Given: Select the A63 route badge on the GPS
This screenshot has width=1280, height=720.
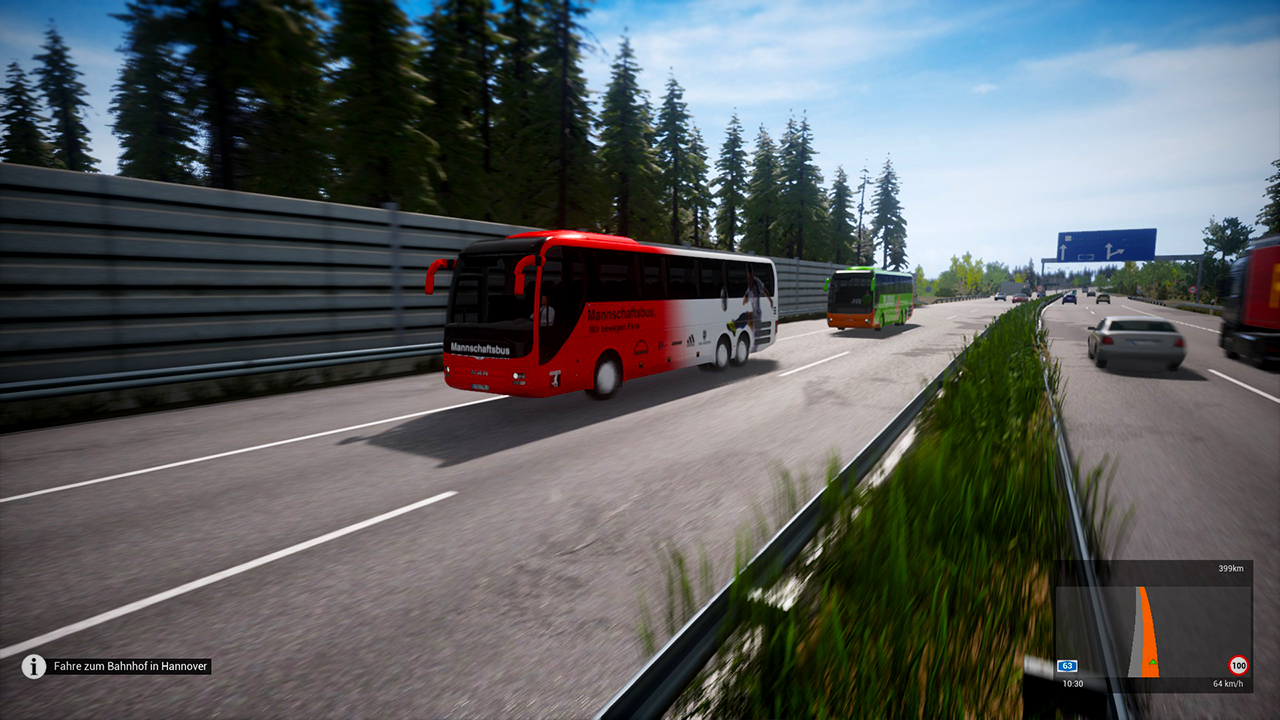Looking at the screenshot, I should tap(1066, 665).
